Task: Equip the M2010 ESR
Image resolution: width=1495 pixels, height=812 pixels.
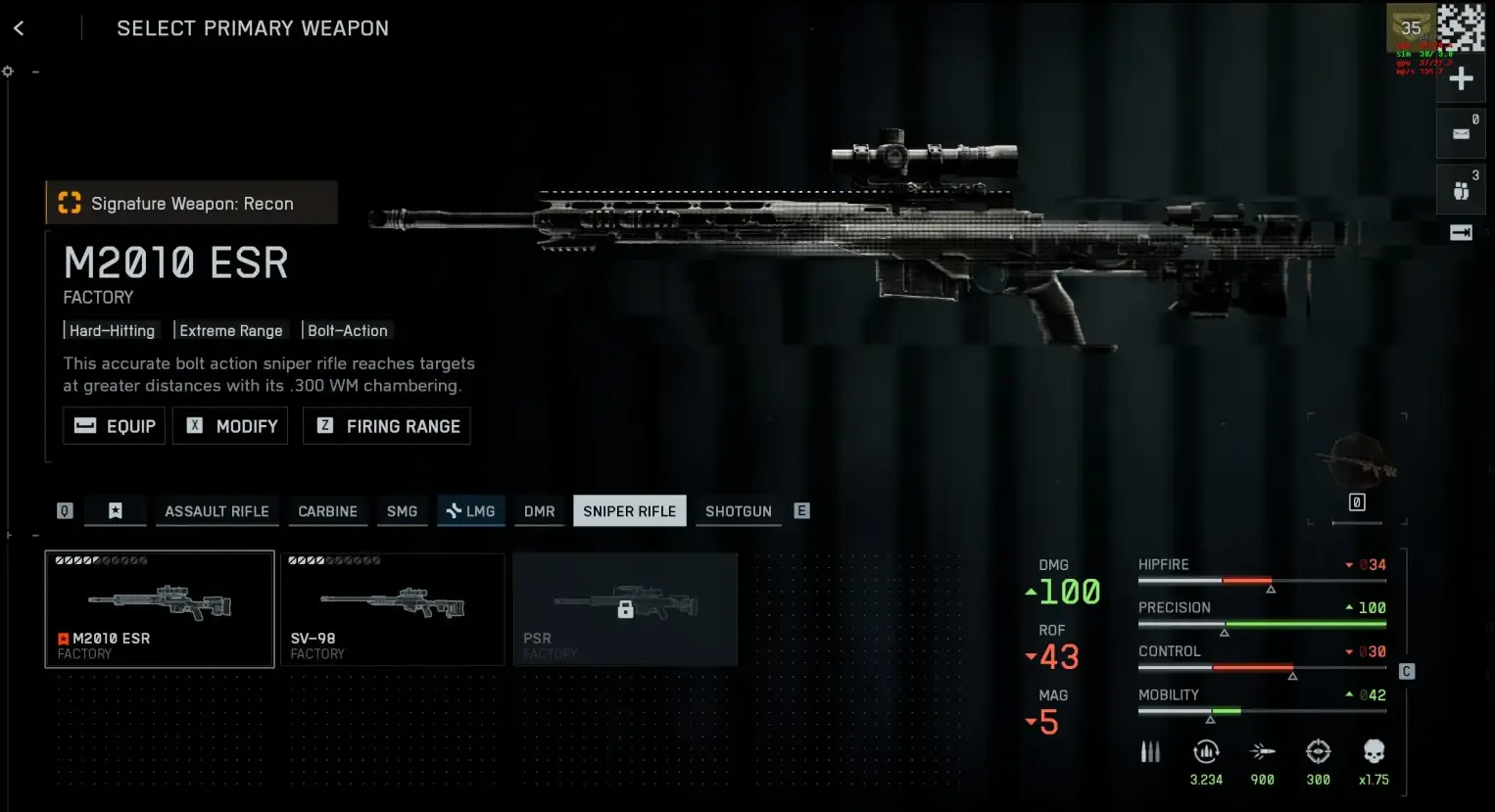Action: tap(115, 426)
